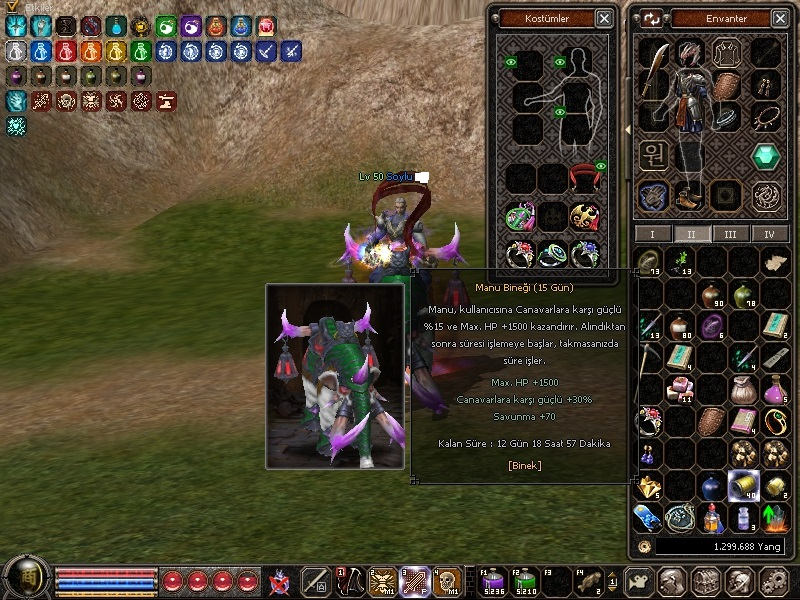The image size is (800, 600).
Task: Toggle the eye icon above the horned headpiece
Action: click(602, 165)
